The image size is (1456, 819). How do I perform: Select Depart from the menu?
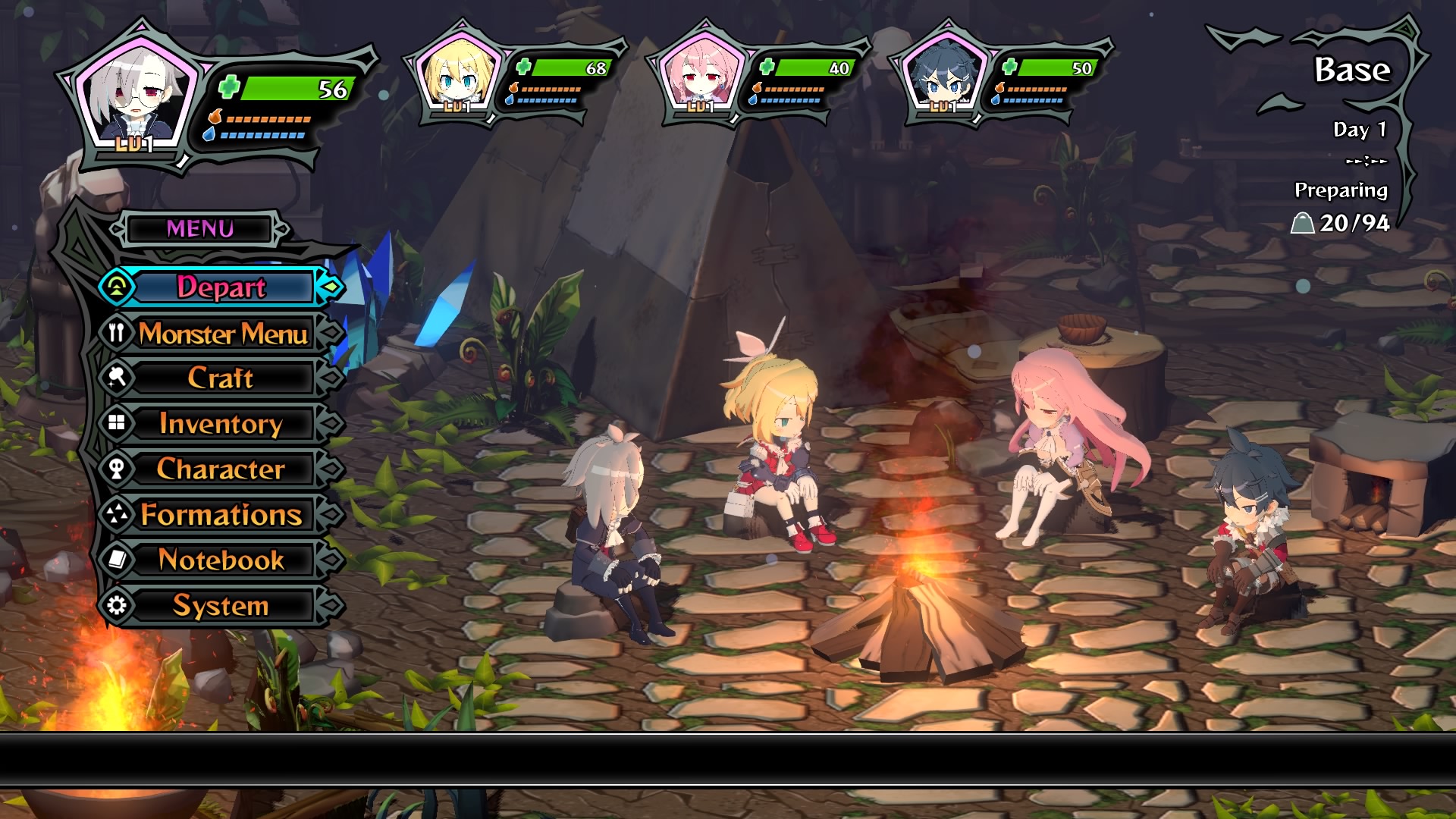pos(221,287)
